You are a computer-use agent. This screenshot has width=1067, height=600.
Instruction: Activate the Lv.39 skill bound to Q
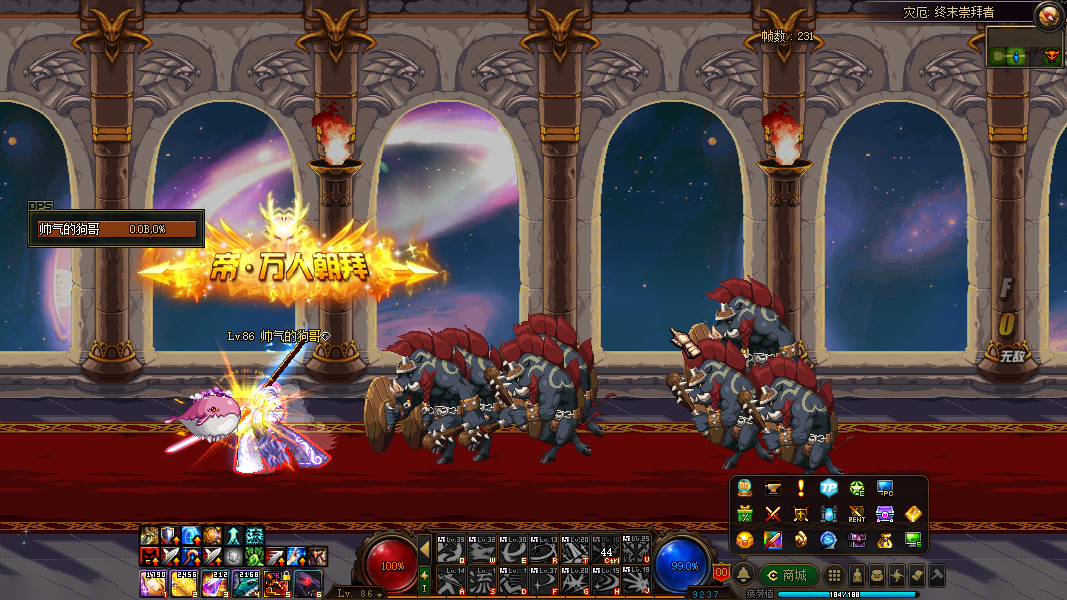451,549
